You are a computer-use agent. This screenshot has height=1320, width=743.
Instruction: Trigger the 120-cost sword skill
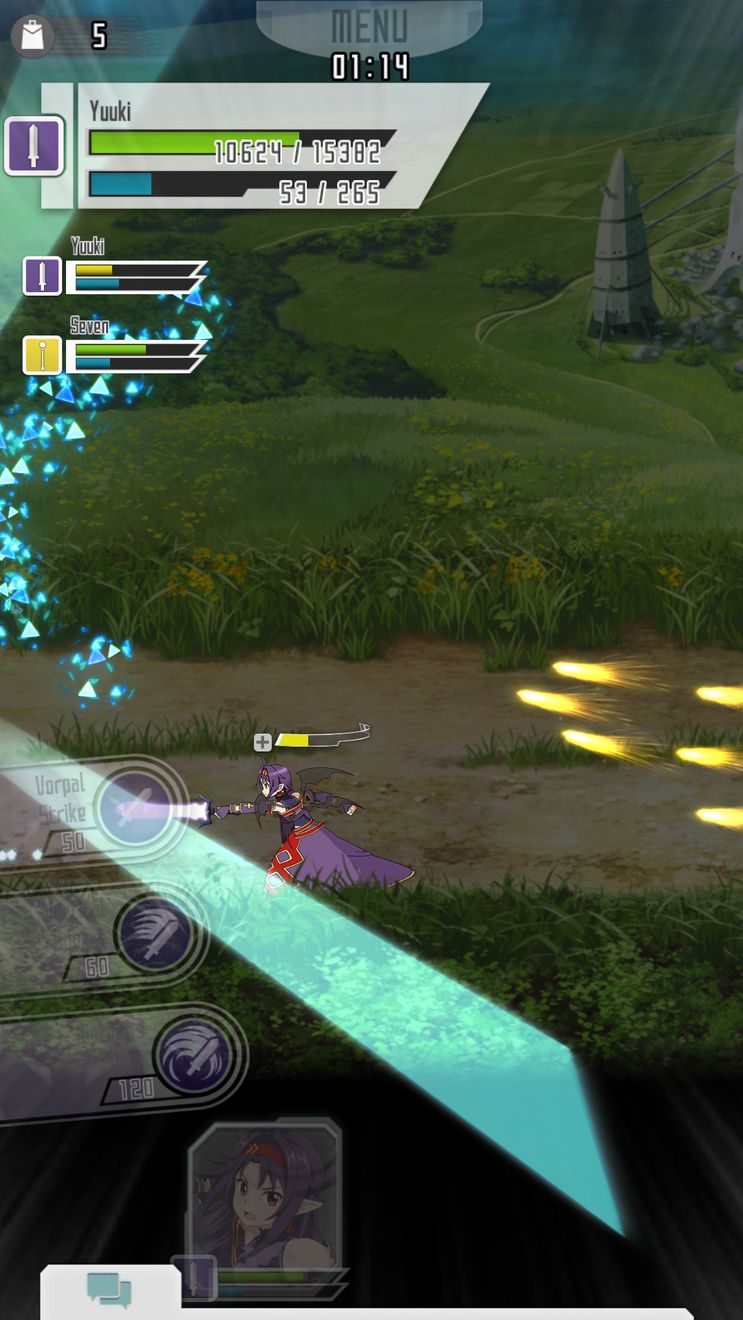(x=197, y=1052)
